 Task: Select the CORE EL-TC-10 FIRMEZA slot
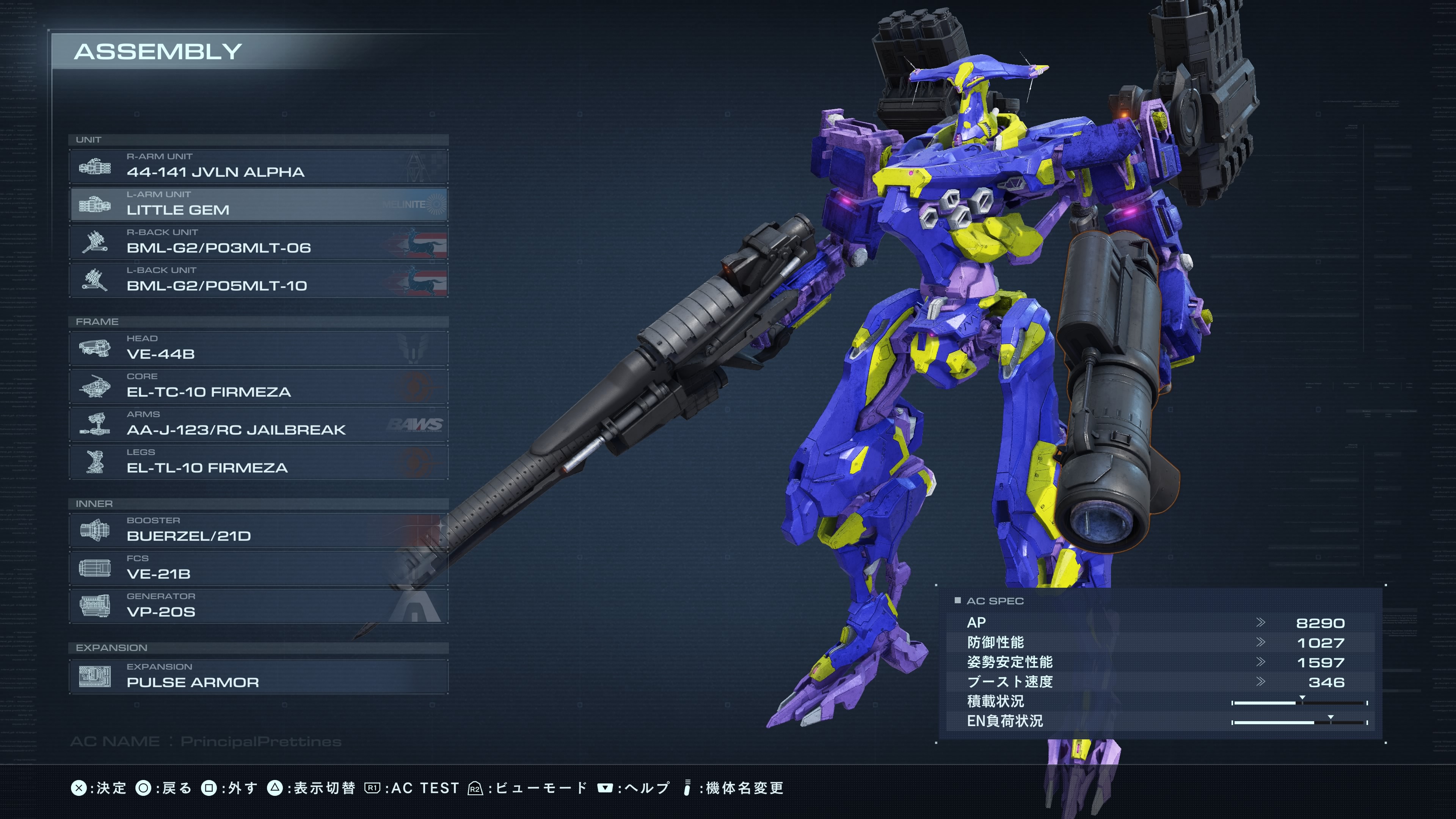(258, 386)
